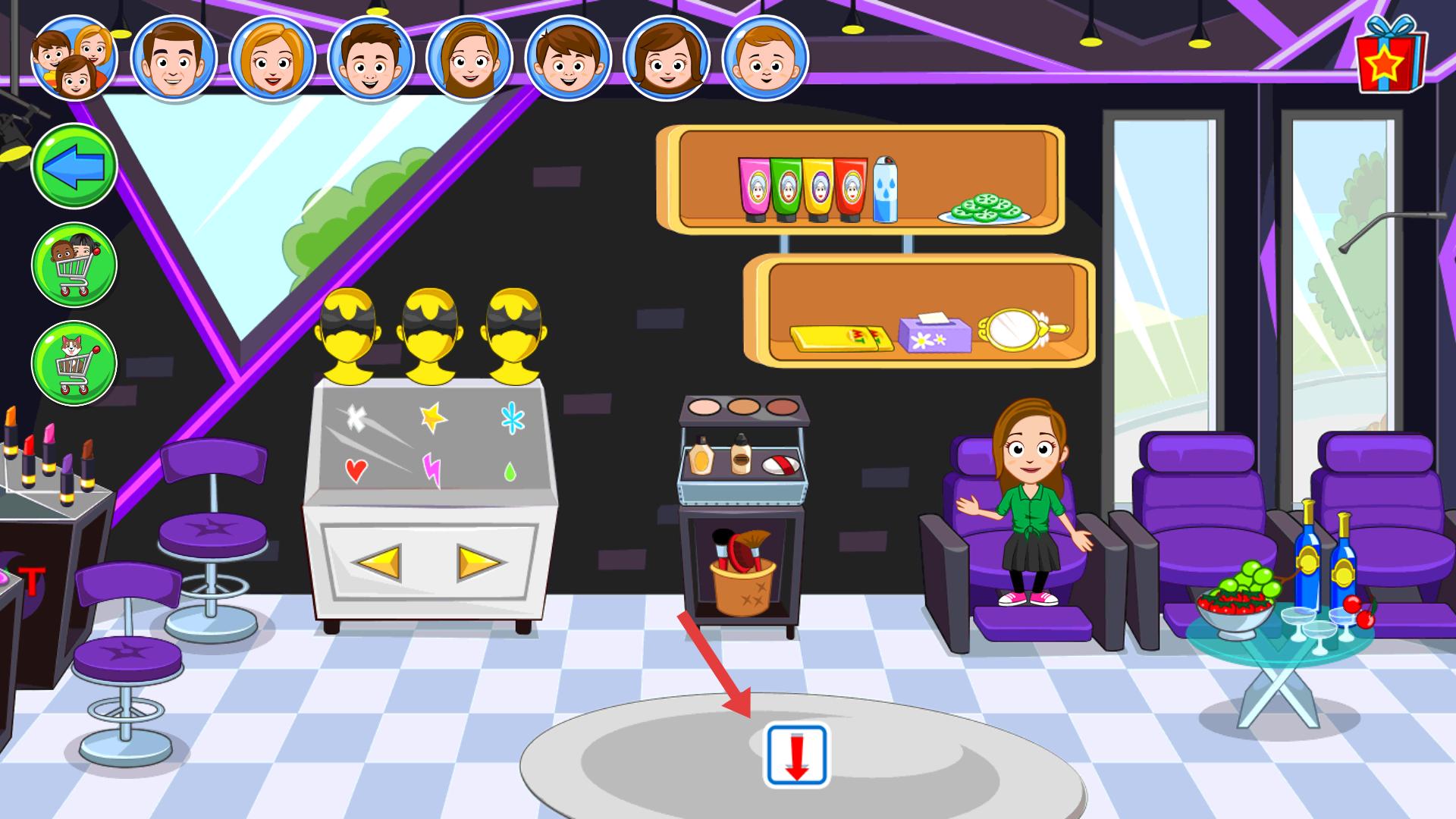Go back with the blue arrow button
The image size is (1456, 819).
(x=74, y=165)
